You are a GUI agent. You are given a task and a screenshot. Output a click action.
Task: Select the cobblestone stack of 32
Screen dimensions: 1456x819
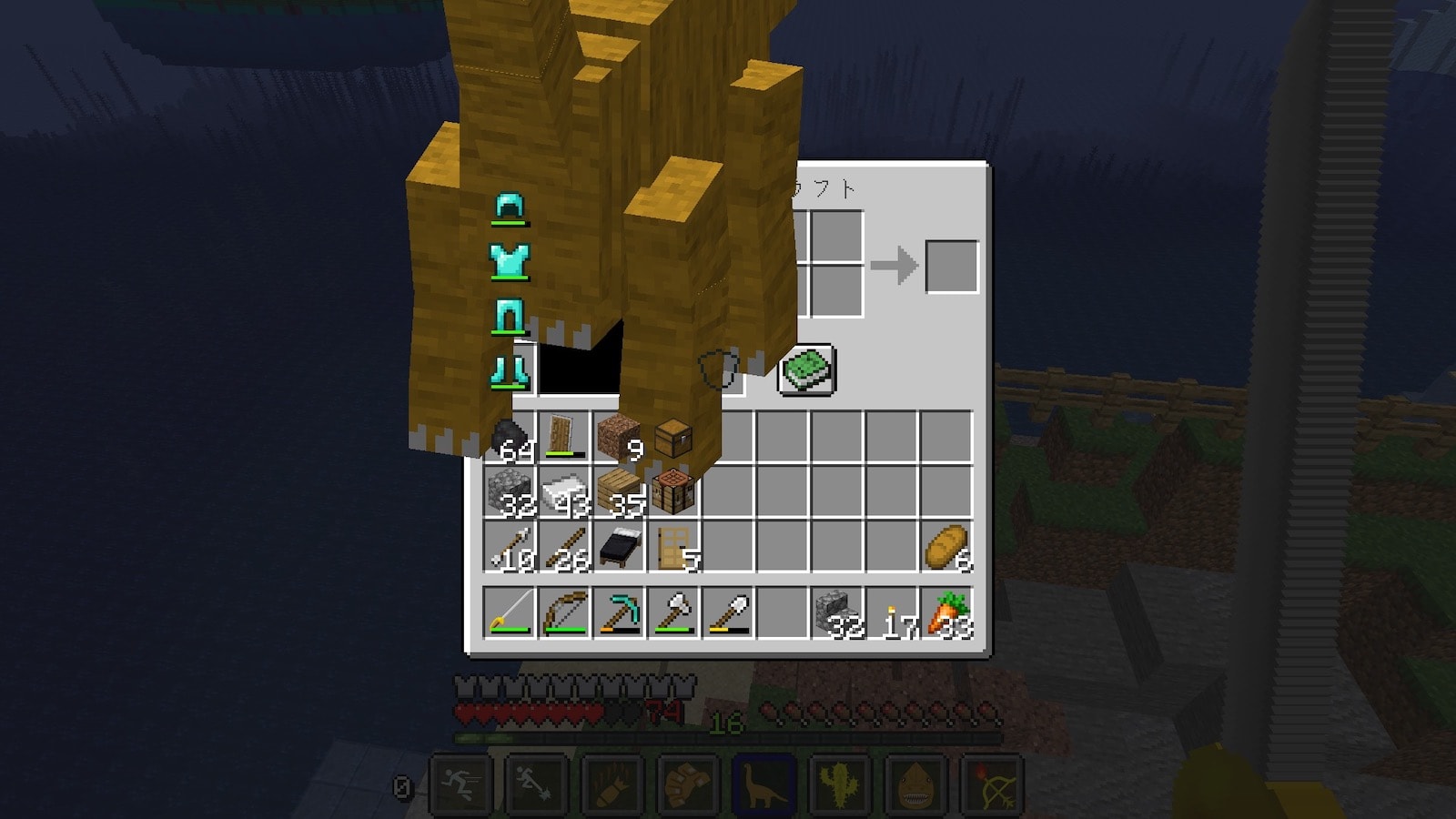tap(510, 493)
